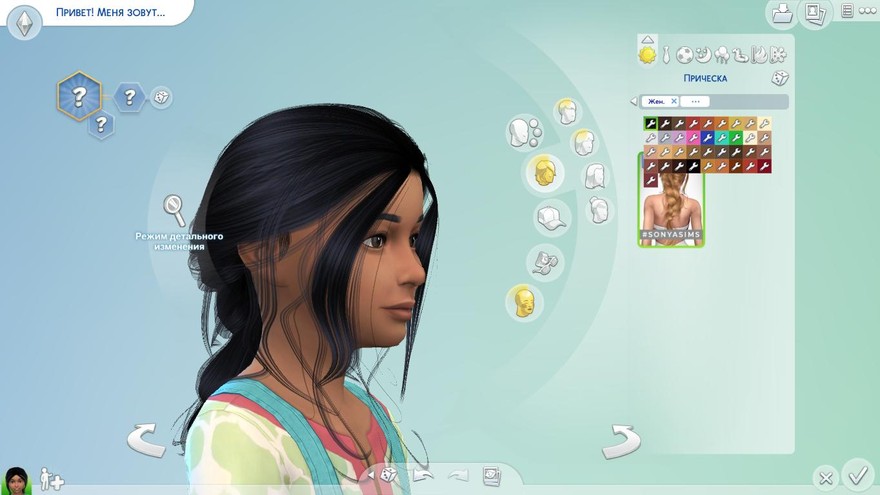
Task: Remove the "Жен." filter tag
Action: tap(674, 101)
